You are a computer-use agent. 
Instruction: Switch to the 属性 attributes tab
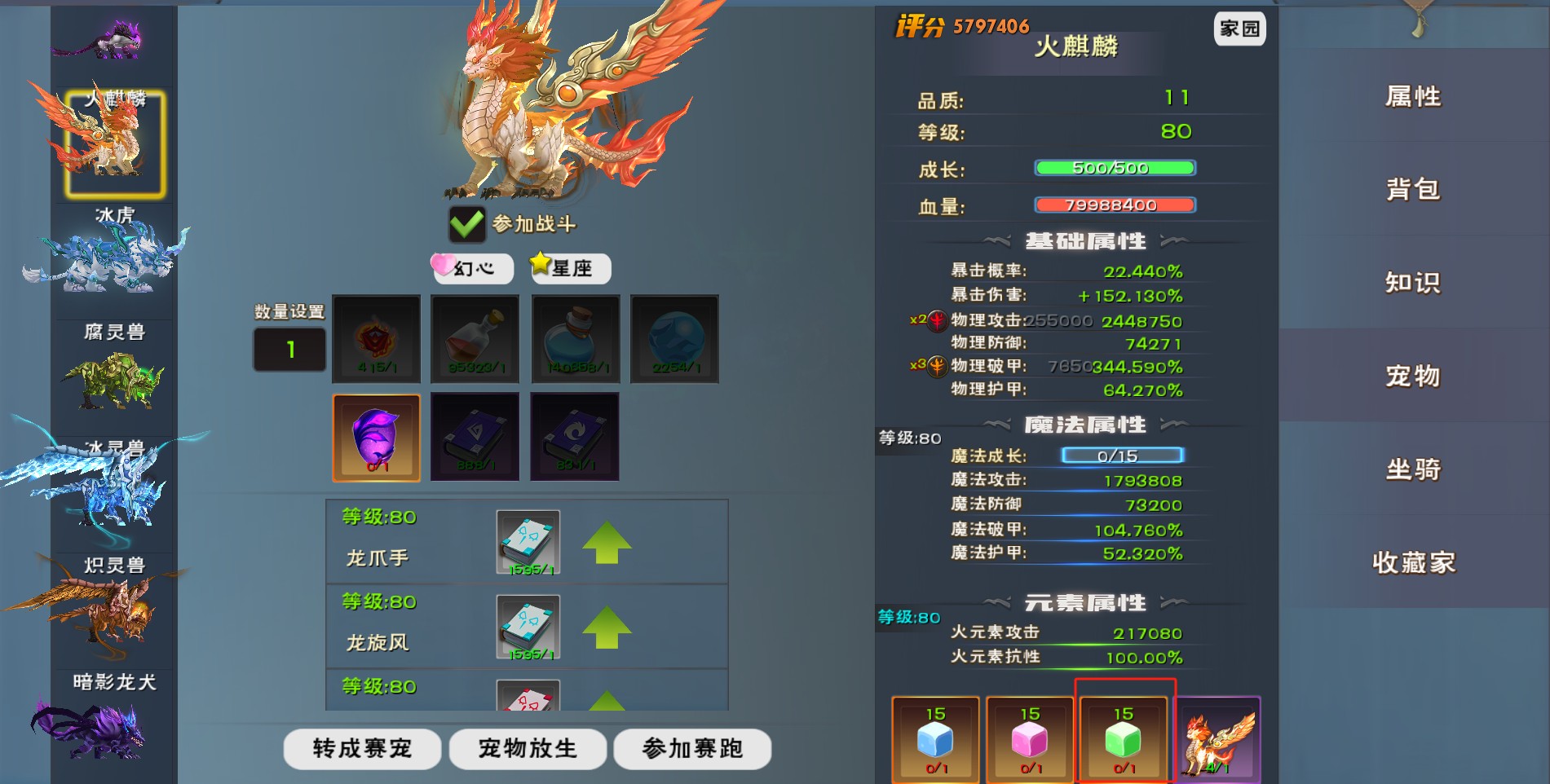coord(1413,97)
